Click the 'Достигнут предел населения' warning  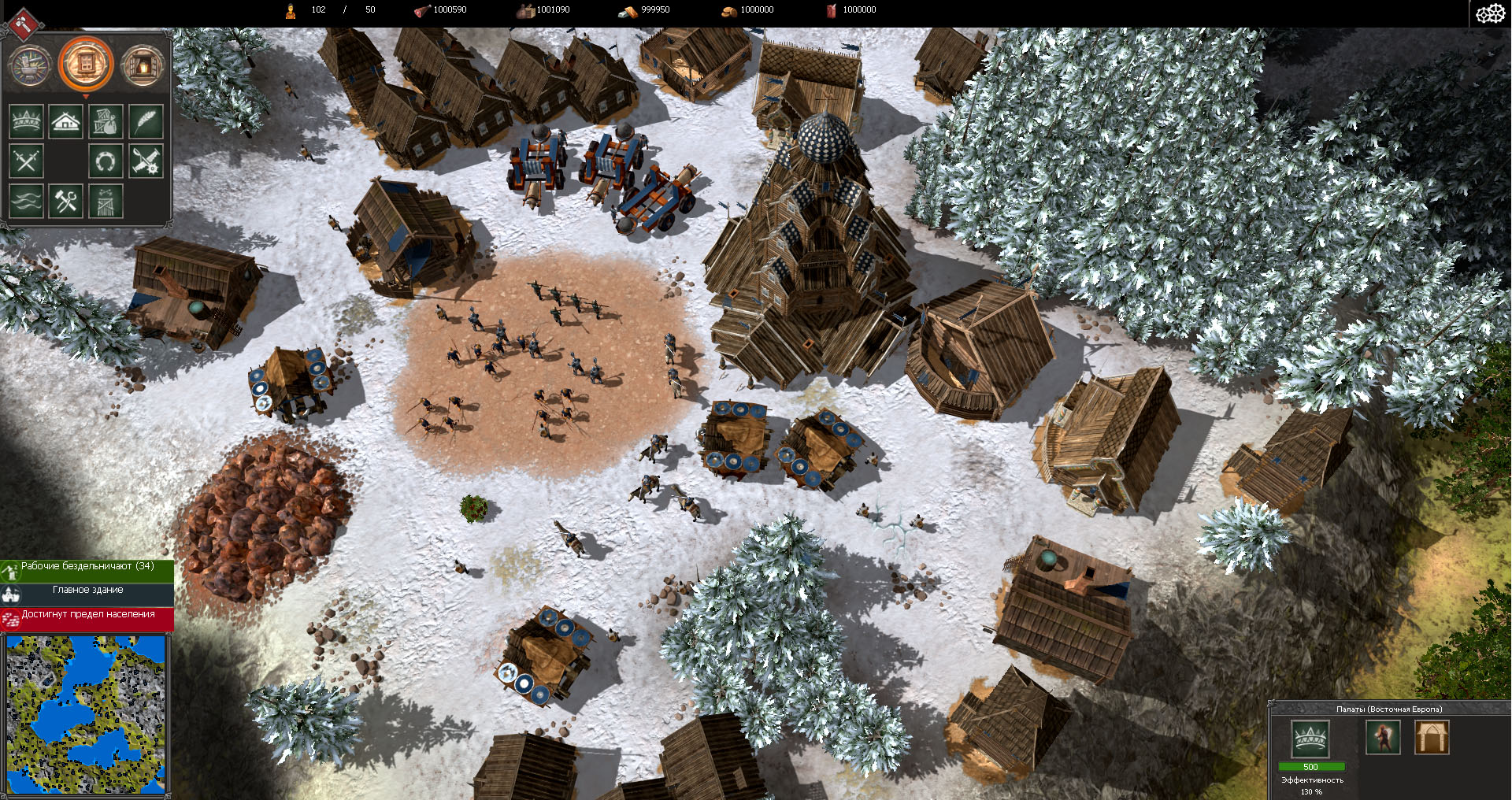click(x=87, y=618)
